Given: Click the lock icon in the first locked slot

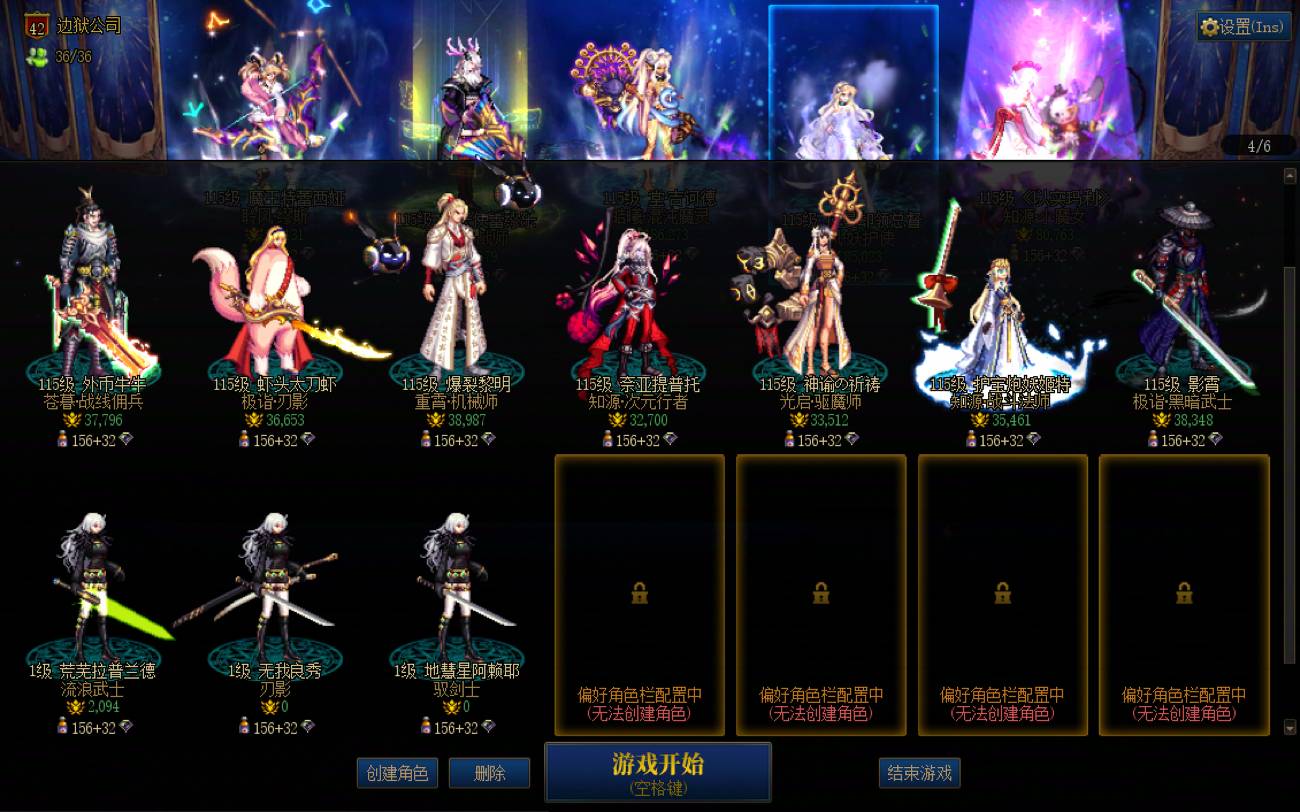Looking at the screenshot, I should (638, 594).
